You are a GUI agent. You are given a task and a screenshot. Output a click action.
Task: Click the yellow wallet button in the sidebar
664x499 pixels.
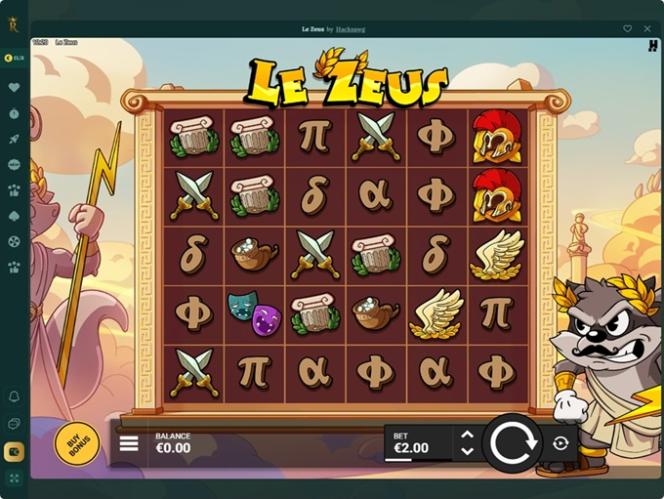pyautogui.click(x=14, y=451)
